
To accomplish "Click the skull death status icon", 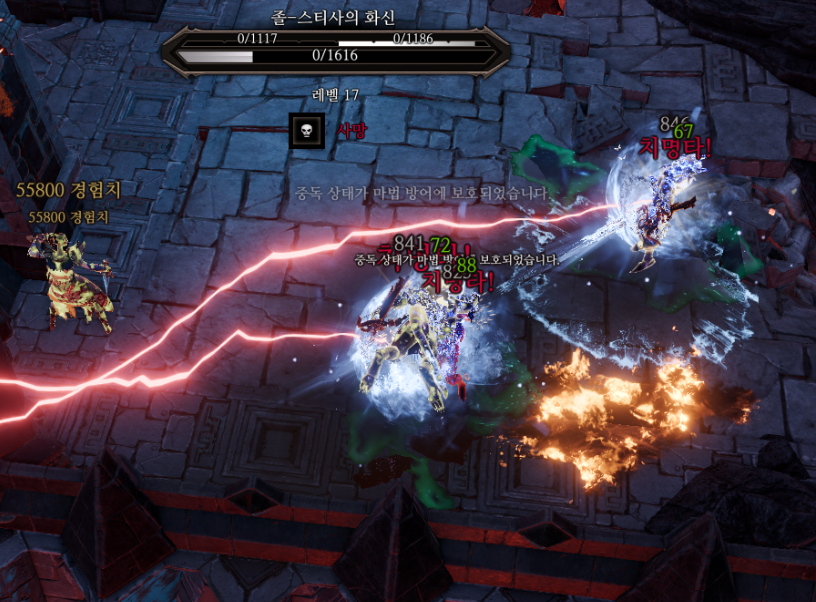I will click(306, 131).
